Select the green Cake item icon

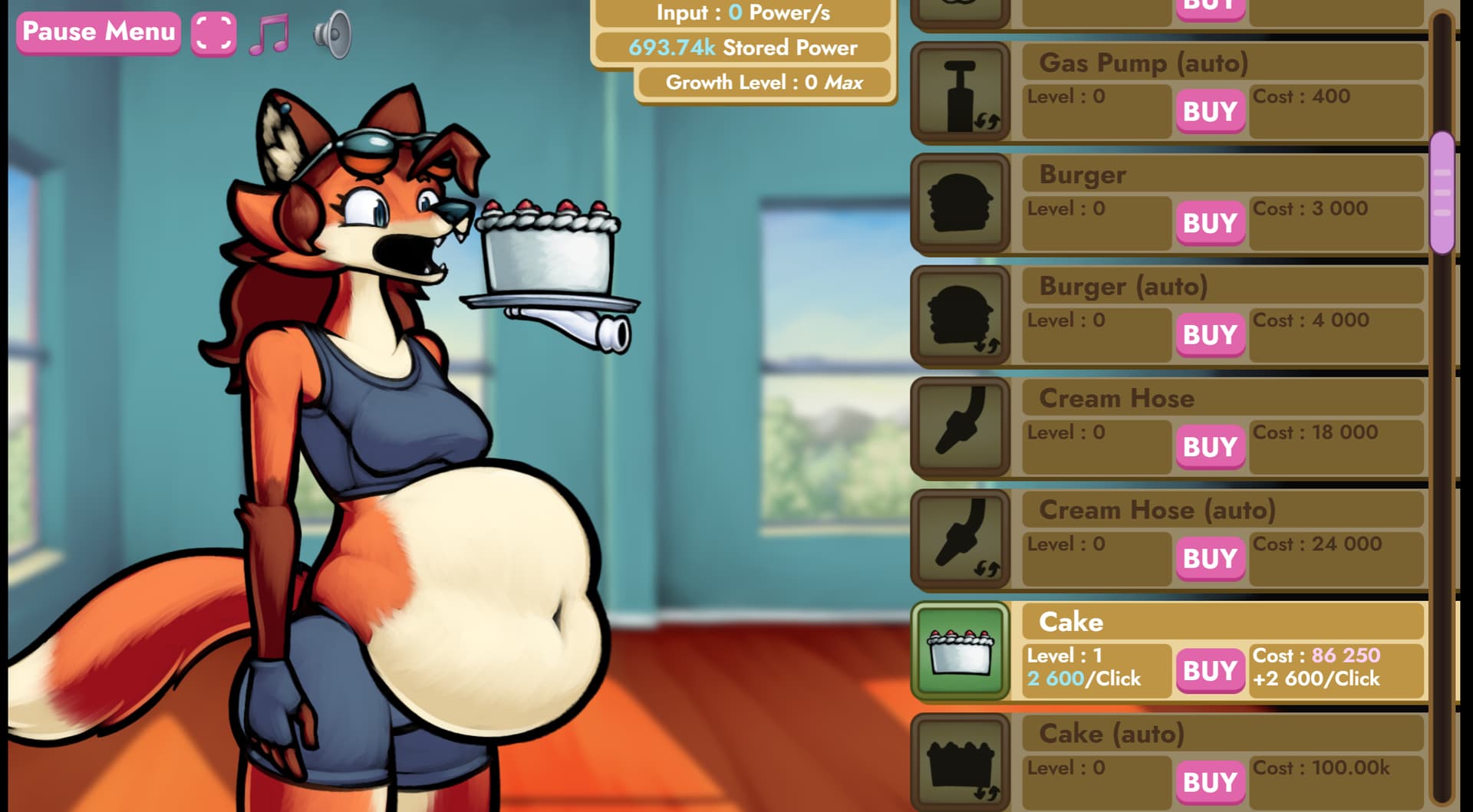961,651
